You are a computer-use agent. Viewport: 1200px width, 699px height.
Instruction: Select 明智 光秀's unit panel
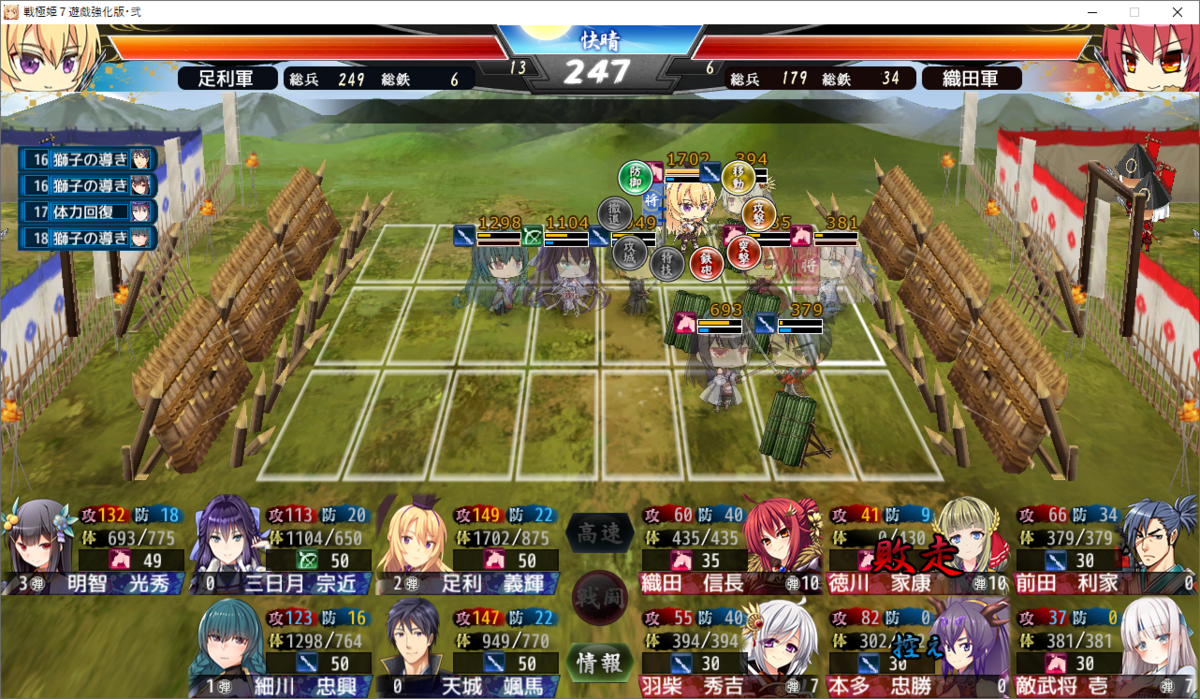pos(95,547)
